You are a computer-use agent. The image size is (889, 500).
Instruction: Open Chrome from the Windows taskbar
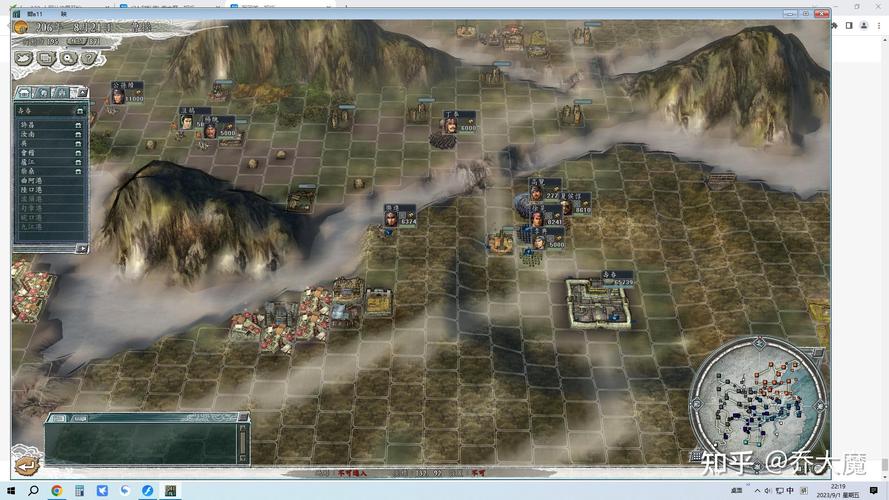pos(56,491)
